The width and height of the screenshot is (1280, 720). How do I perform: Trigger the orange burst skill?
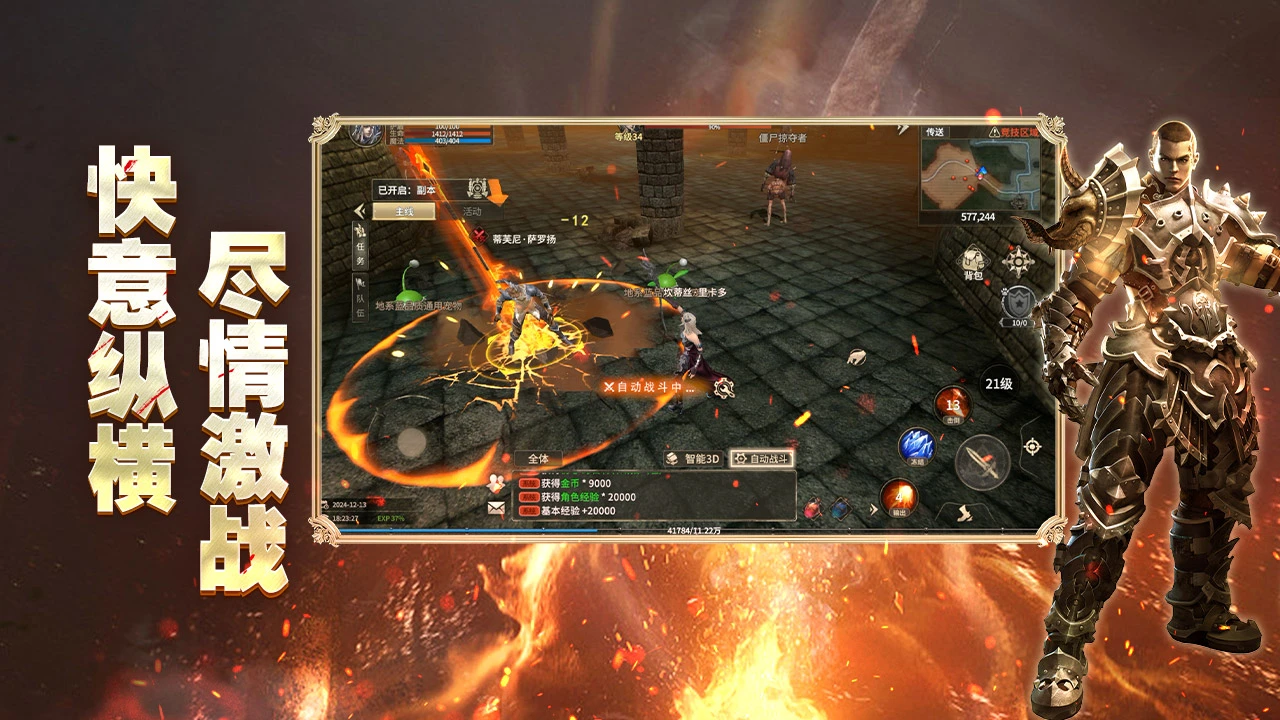tap(898, 497)
